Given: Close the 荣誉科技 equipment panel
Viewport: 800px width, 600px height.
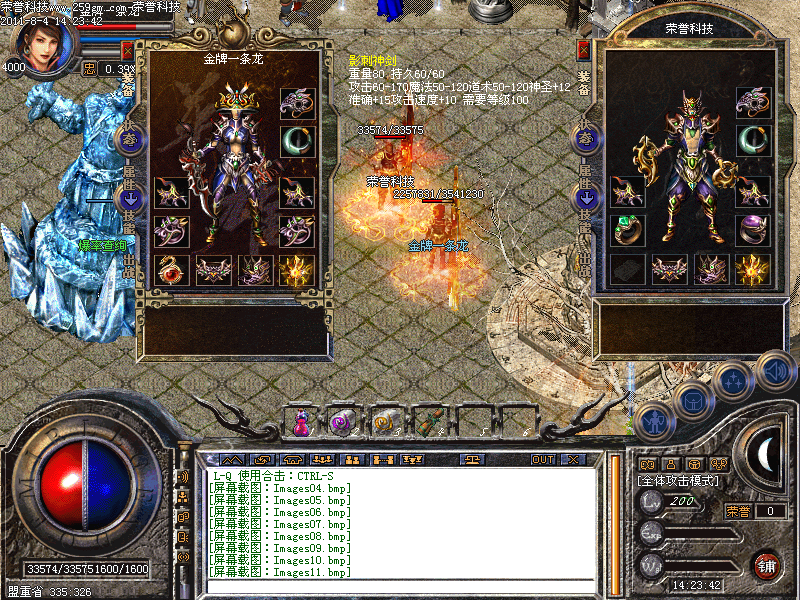Looking at the screenshot, I should (x=584, y=50).
